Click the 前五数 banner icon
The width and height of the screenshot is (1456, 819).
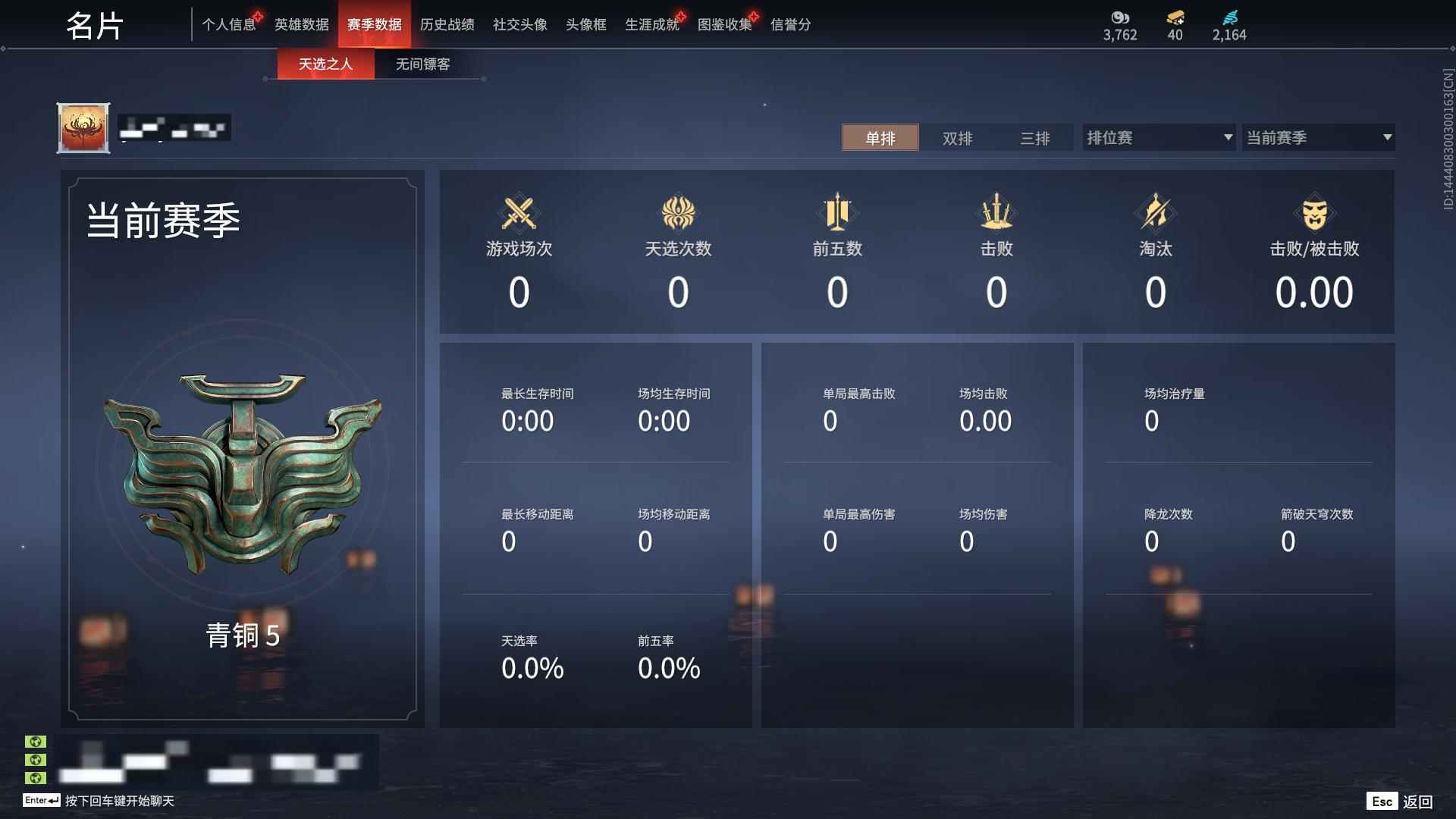[837, 213]
